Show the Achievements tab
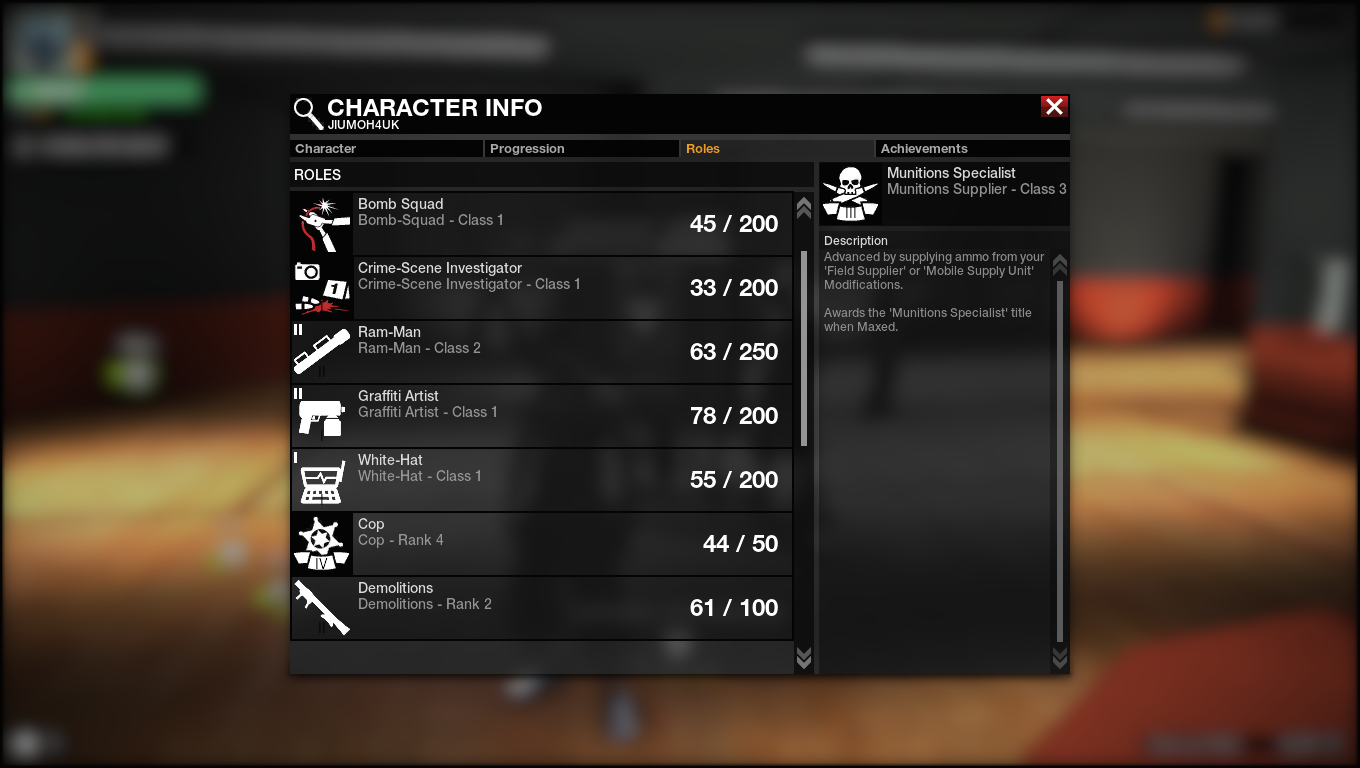This screenshot has height=768, width=1360. 971,149
